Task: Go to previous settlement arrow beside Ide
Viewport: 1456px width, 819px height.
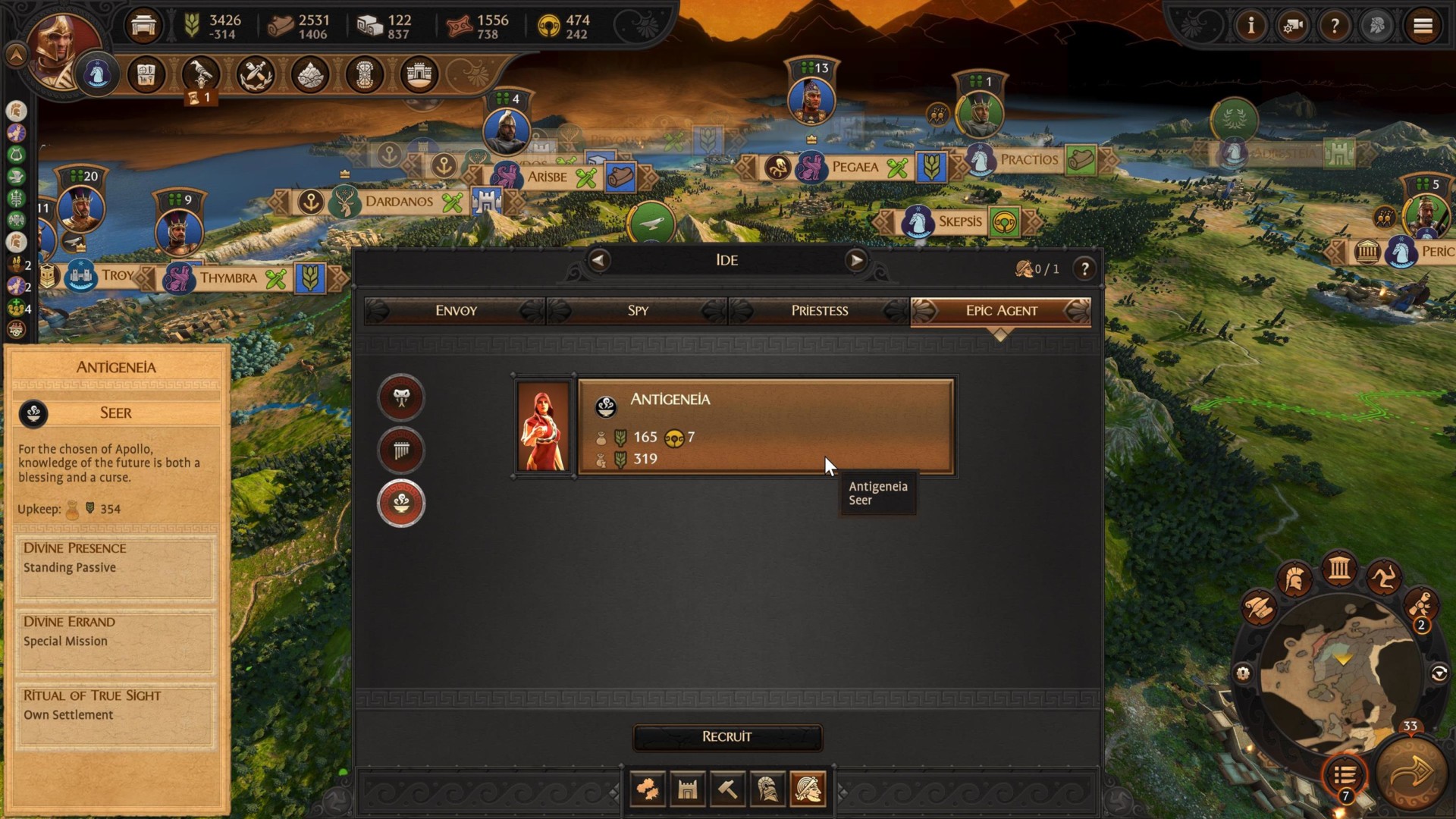Action: pos(598,260)
